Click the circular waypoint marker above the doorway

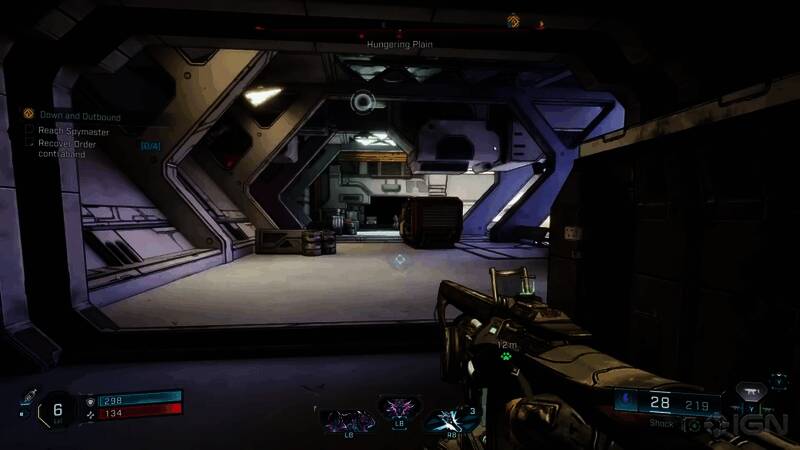(362, 100)
